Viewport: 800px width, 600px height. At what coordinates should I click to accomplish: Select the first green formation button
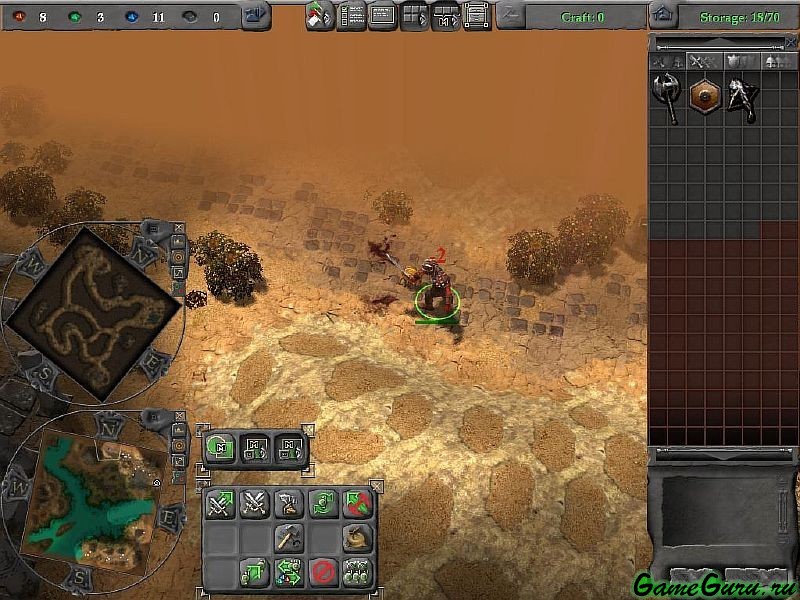click(221, 447)
